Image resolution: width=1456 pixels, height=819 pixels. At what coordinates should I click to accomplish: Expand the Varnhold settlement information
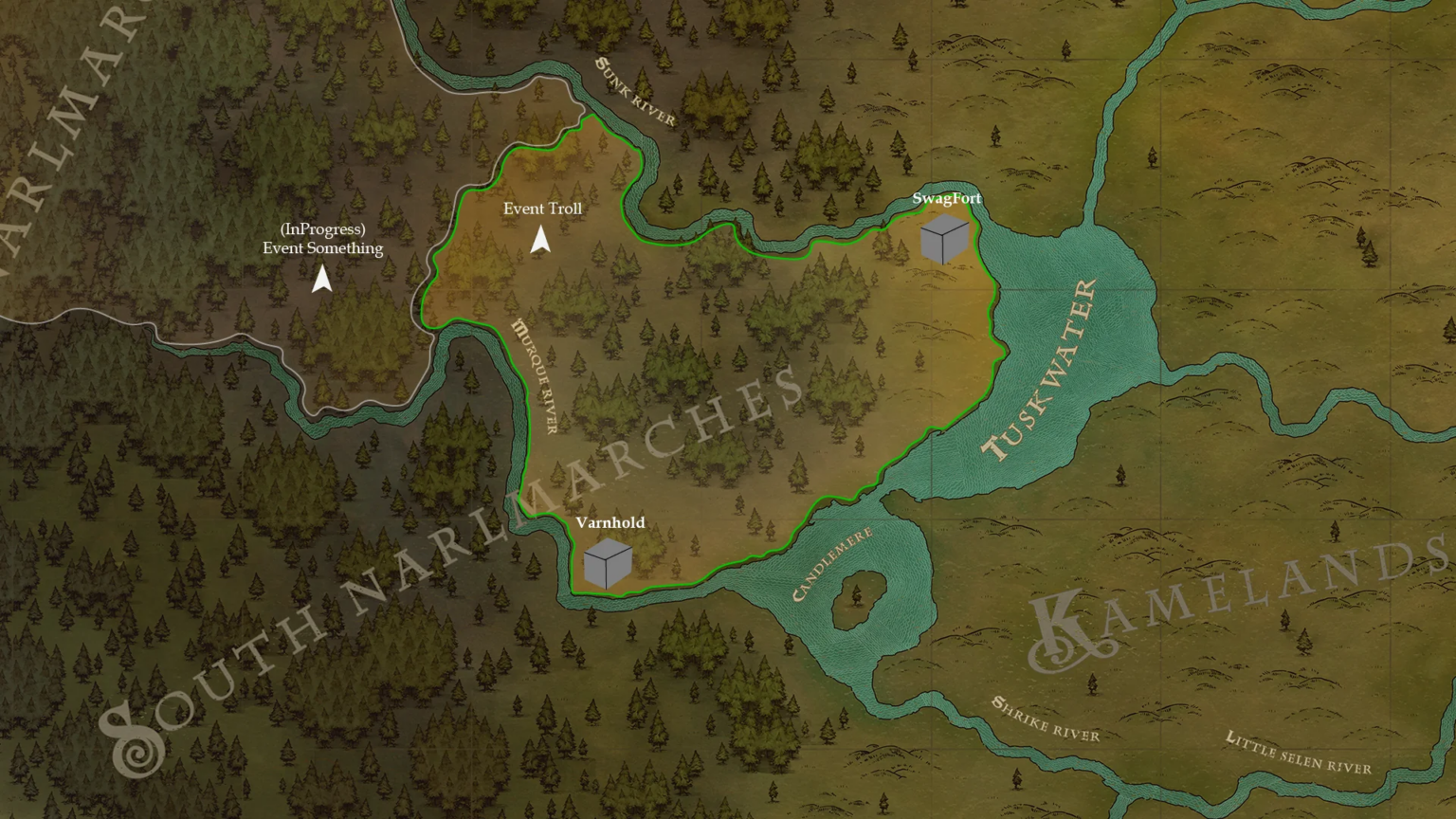click(x=610, y=564)
